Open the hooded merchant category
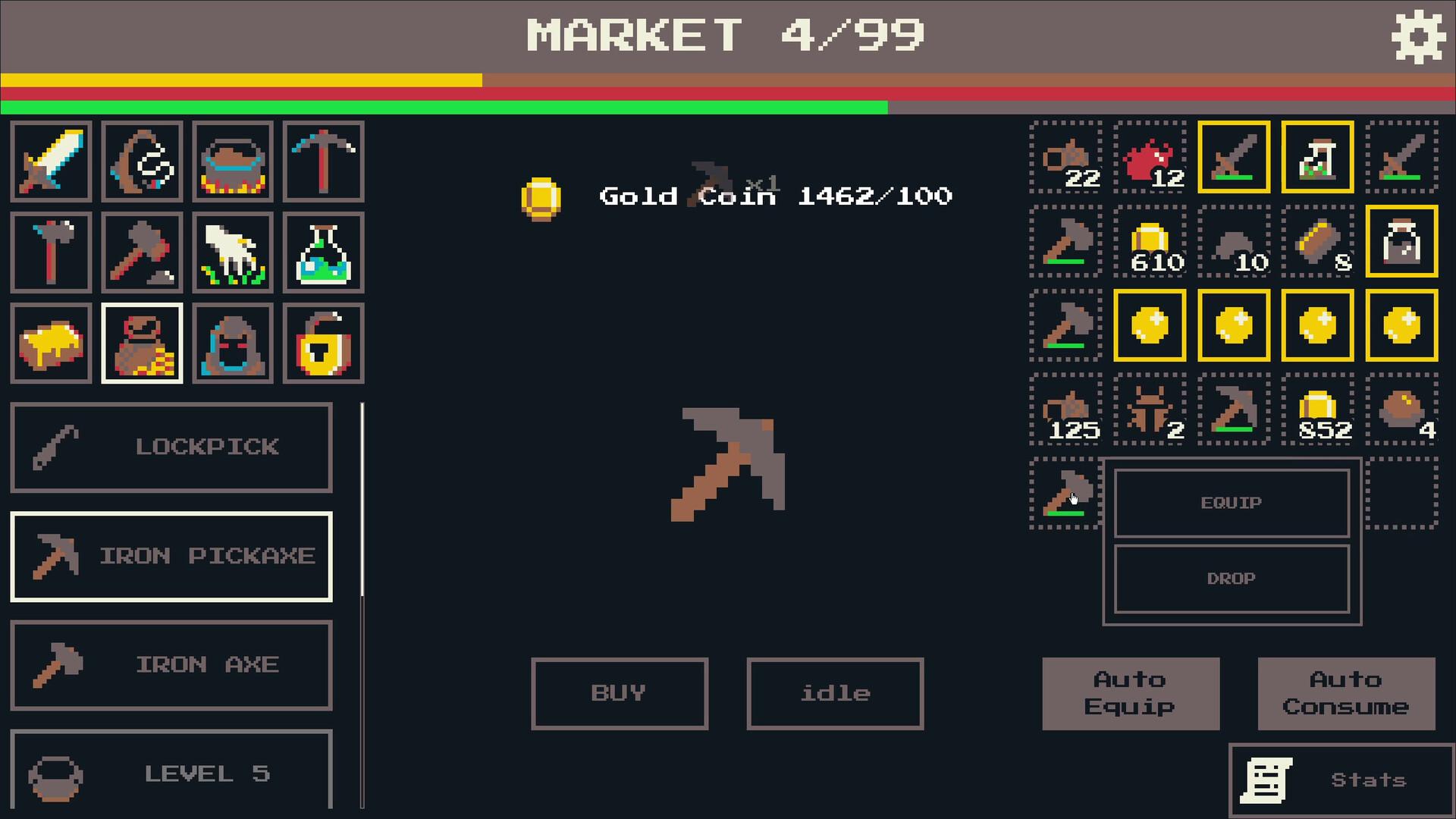 tap(233, 343)
